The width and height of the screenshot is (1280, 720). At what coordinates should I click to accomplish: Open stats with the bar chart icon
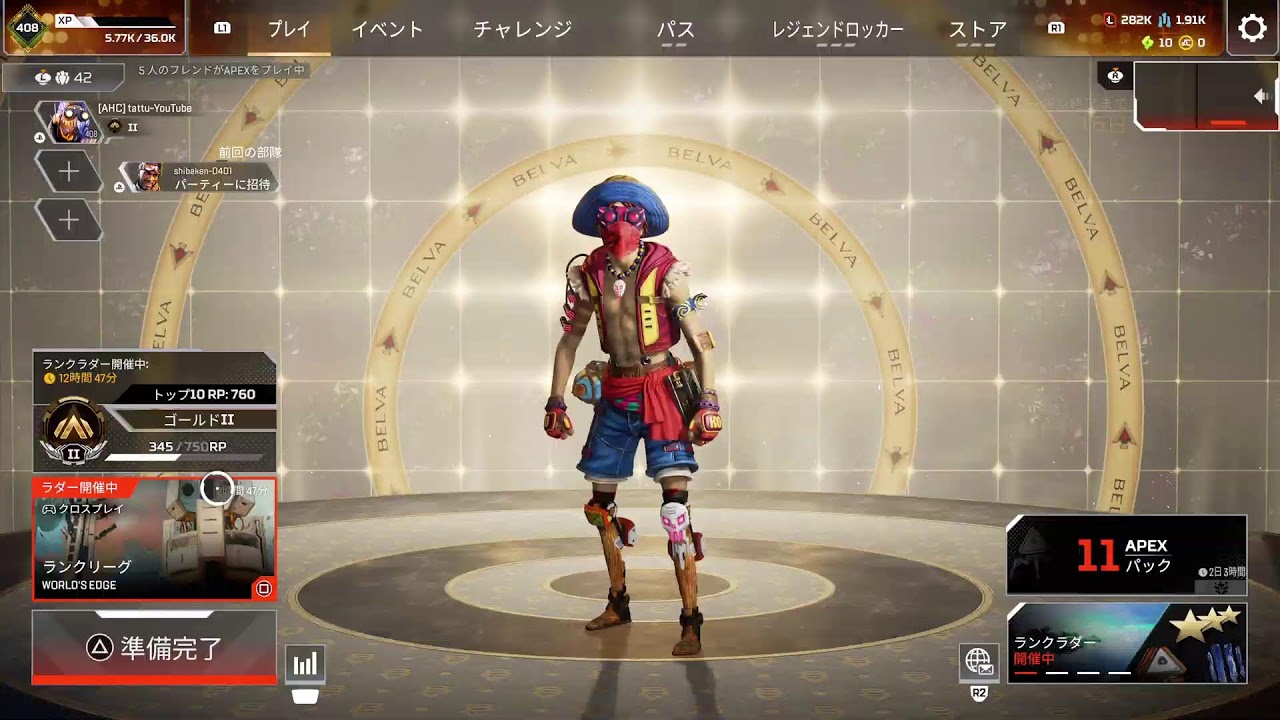pos(306,662)
